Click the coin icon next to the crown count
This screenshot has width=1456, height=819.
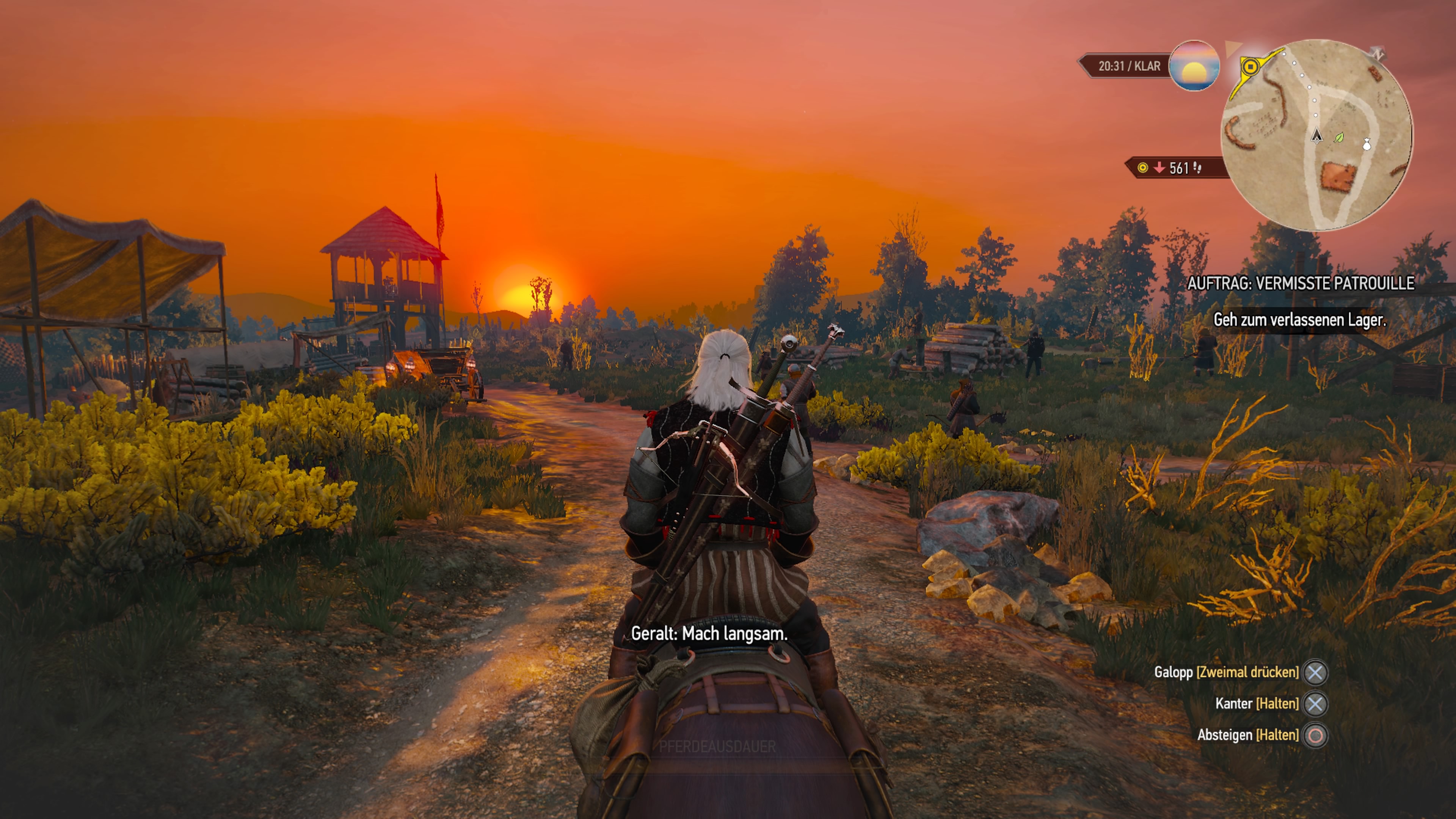click(1143, 168)
